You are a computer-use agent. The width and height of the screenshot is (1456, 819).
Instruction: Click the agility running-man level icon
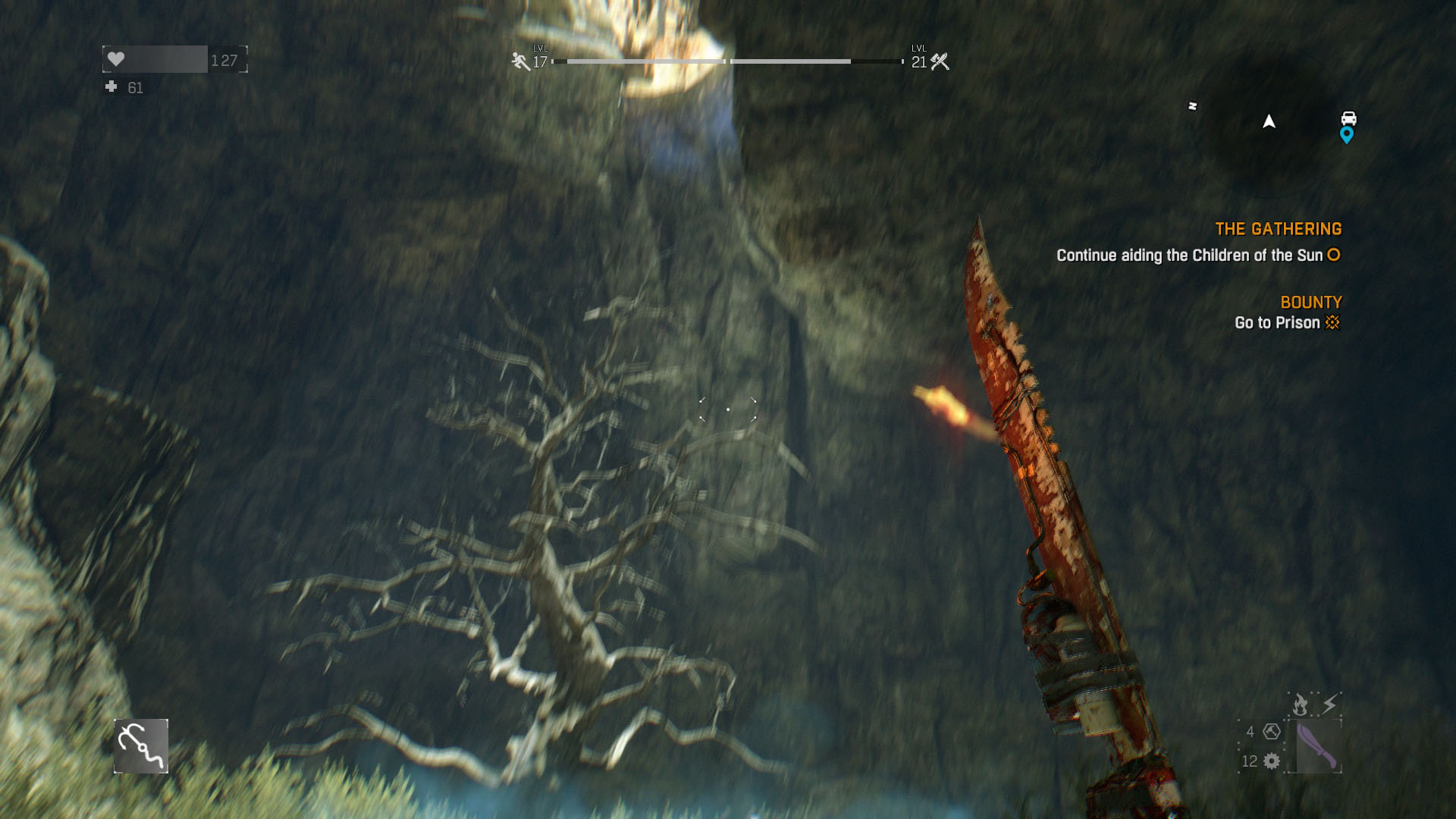520,61
